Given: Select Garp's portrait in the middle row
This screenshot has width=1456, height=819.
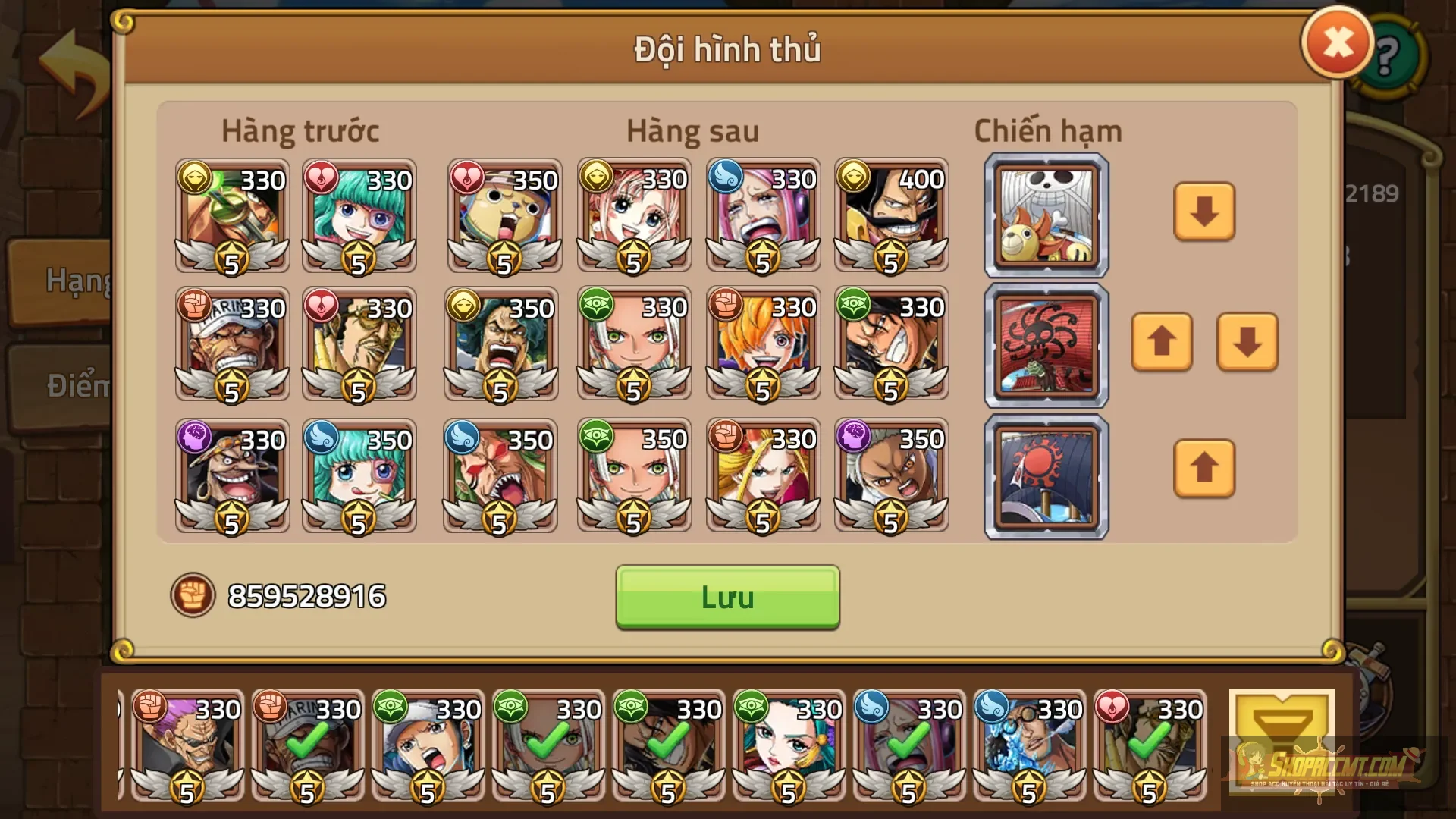Looking at the screenshot, I should pyautogui.click(x=231, y=345).
